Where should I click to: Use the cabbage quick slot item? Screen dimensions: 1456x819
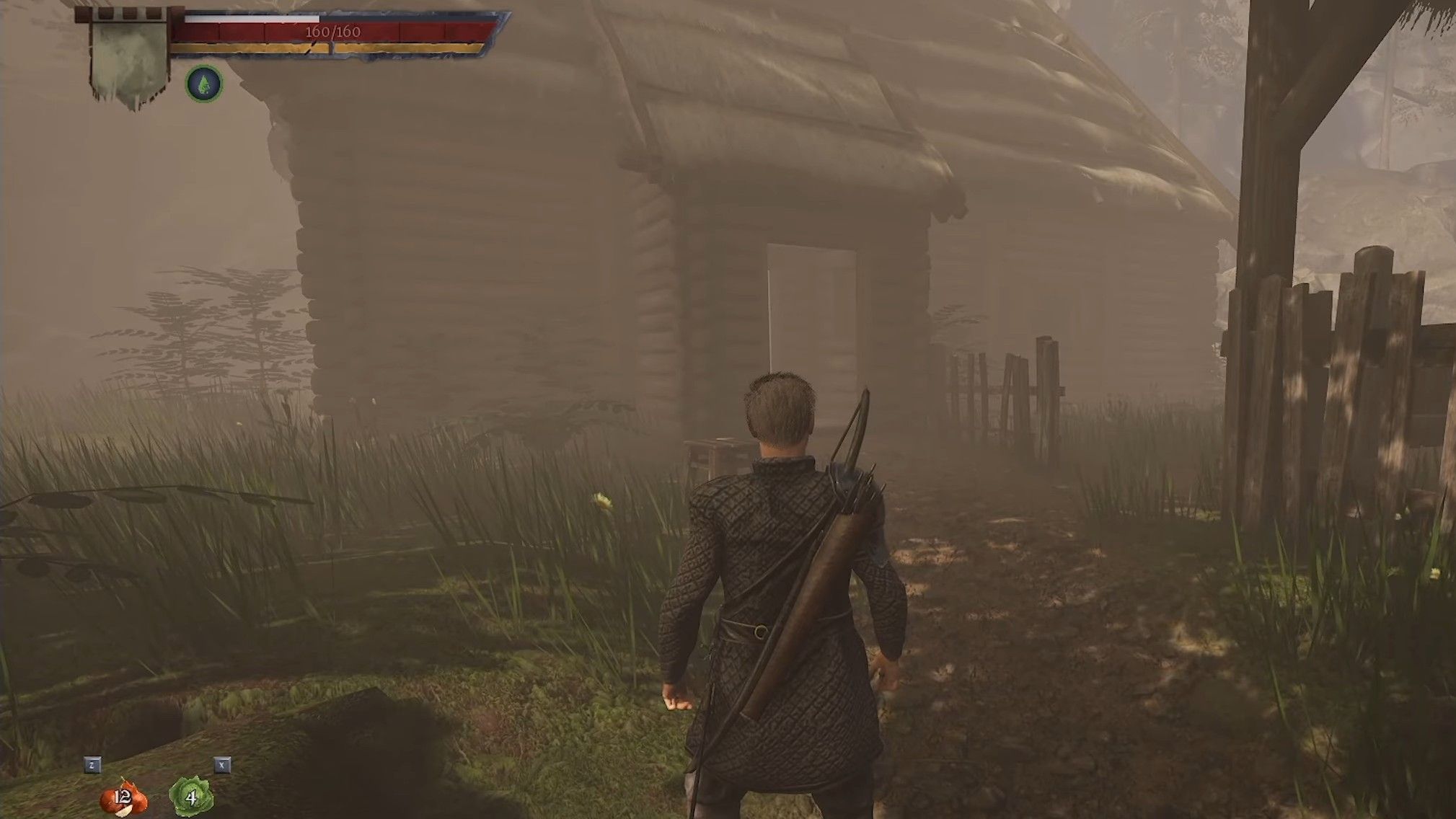190,797
